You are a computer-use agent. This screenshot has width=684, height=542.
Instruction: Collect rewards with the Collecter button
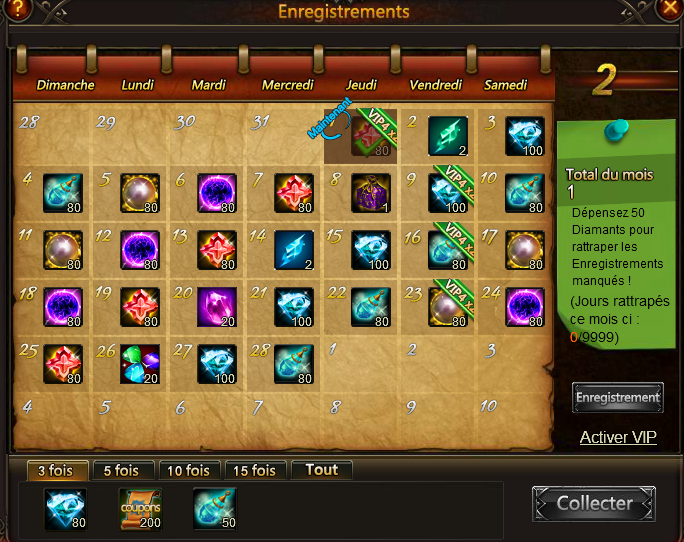(x=594, y=503)
